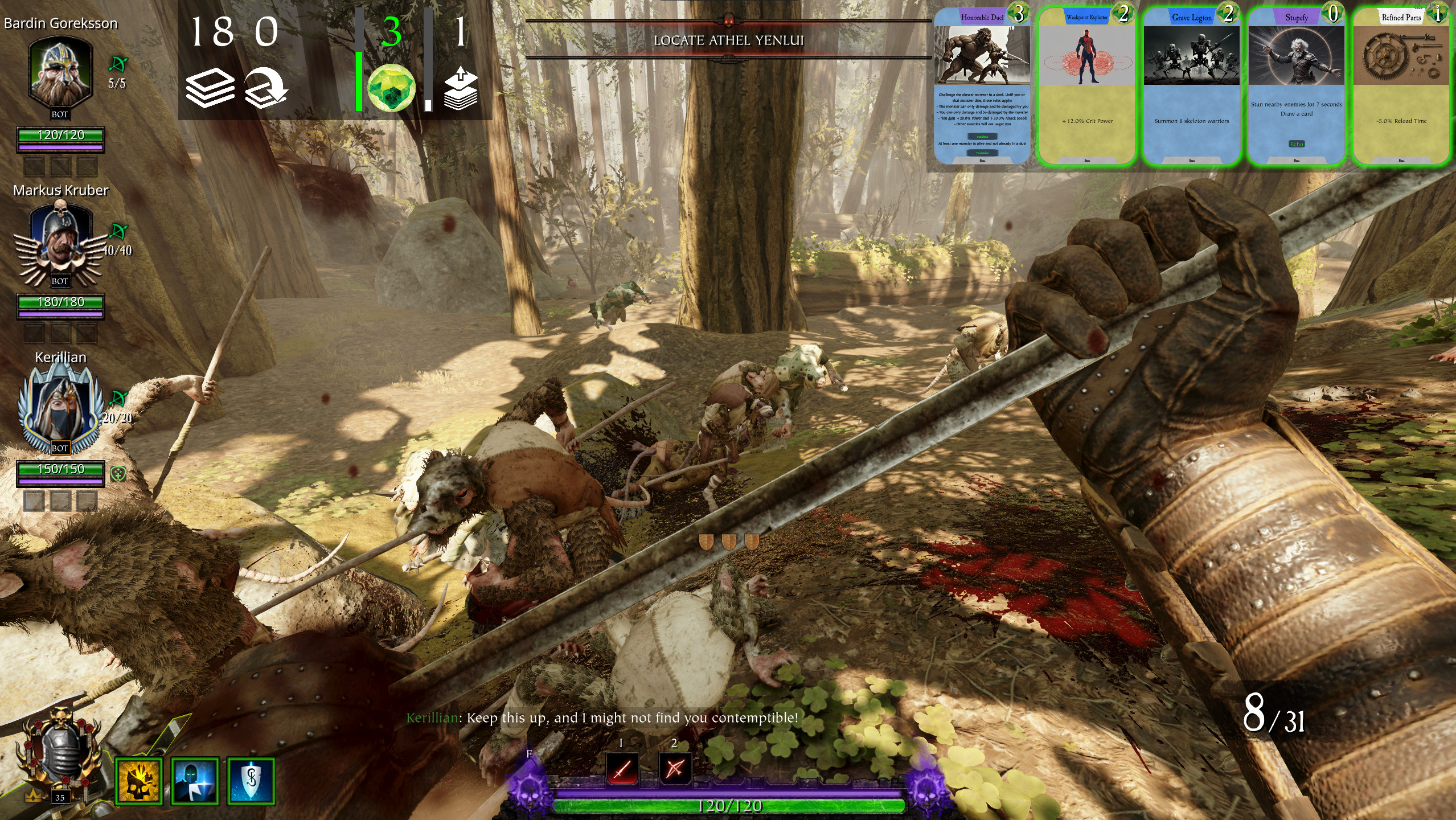The image size is (1456, 820).
Task: Play the Grave Legion card
Action: 1191,87
